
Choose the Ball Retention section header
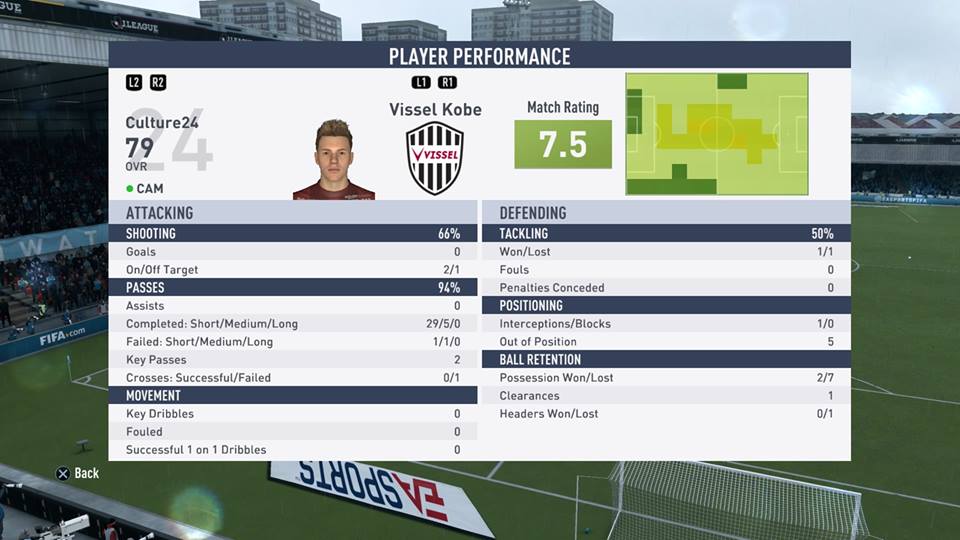[666, 360]
